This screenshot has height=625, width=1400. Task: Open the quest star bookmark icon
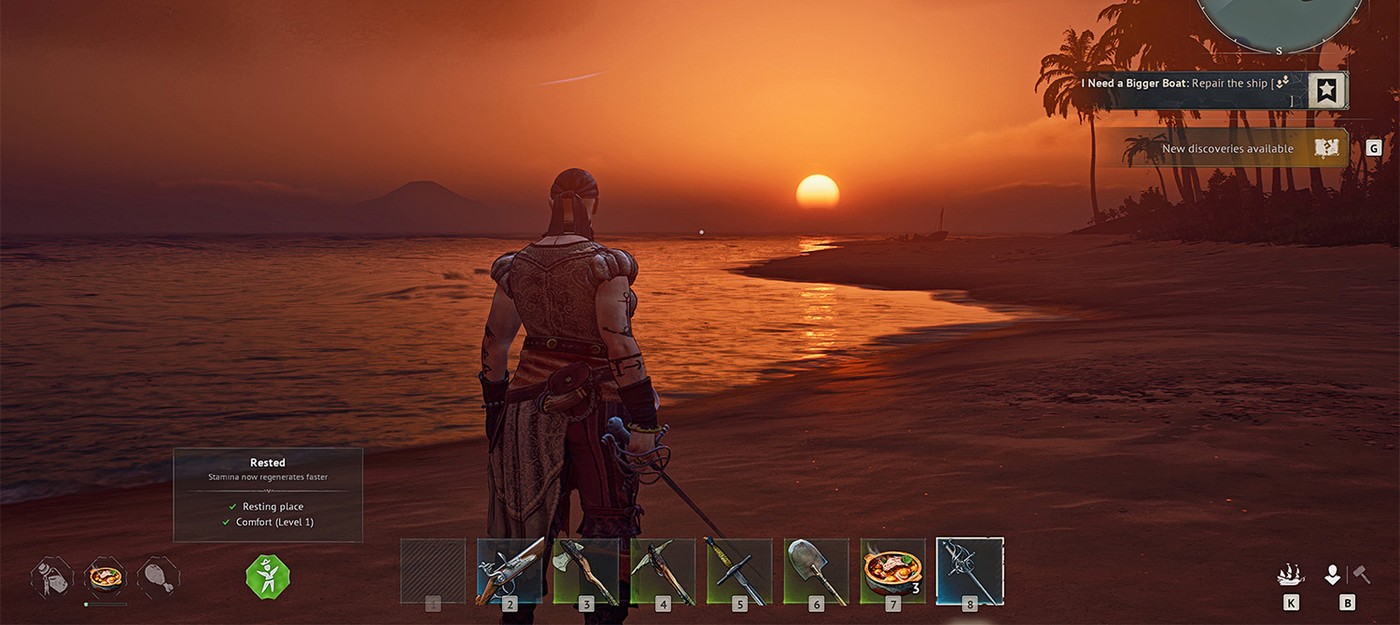tap(1327, 91)
